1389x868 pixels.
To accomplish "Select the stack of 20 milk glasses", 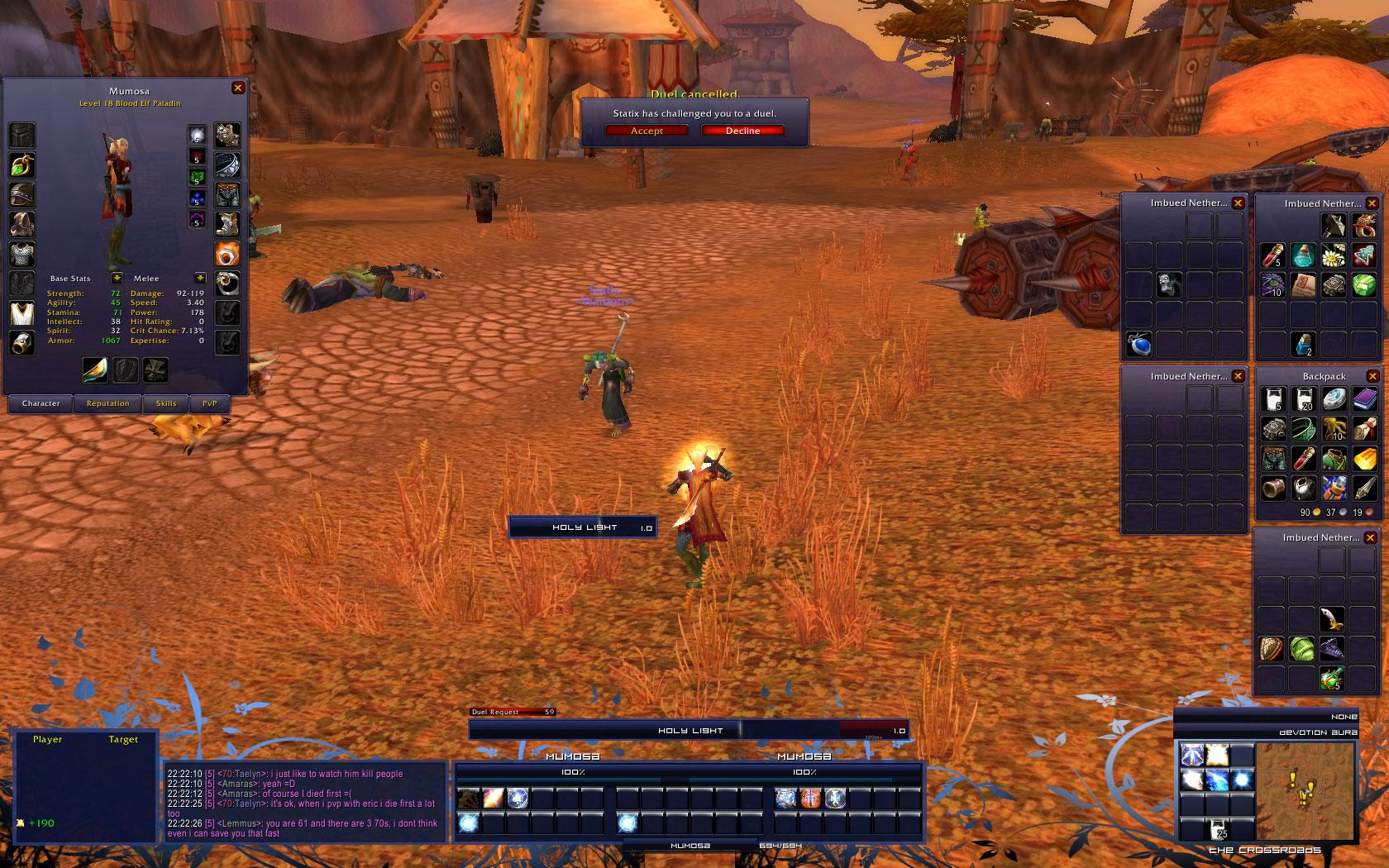I will point(1303,399).
